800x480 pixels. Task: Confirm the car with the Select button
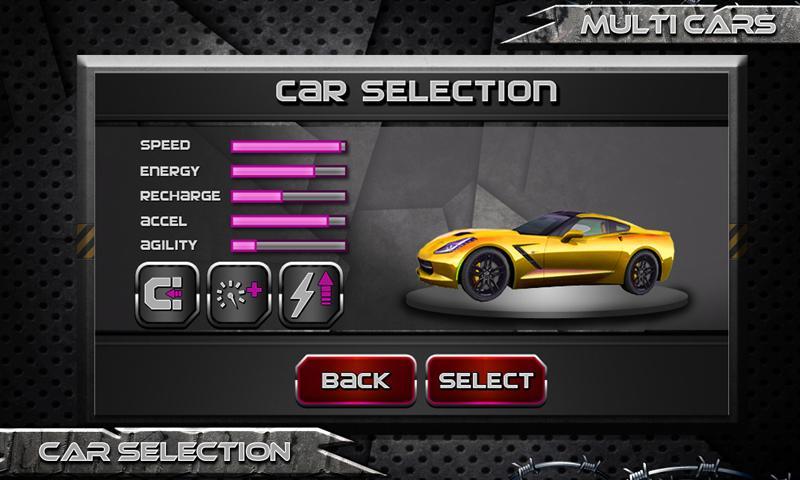point(487,381)
